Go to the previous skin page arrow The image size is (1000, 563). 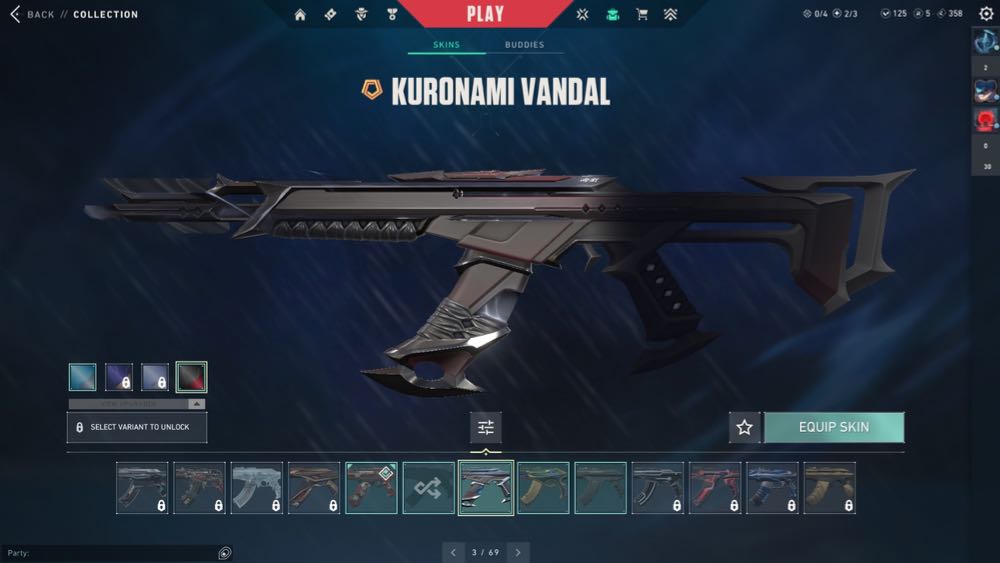click(x=453, y=552)
